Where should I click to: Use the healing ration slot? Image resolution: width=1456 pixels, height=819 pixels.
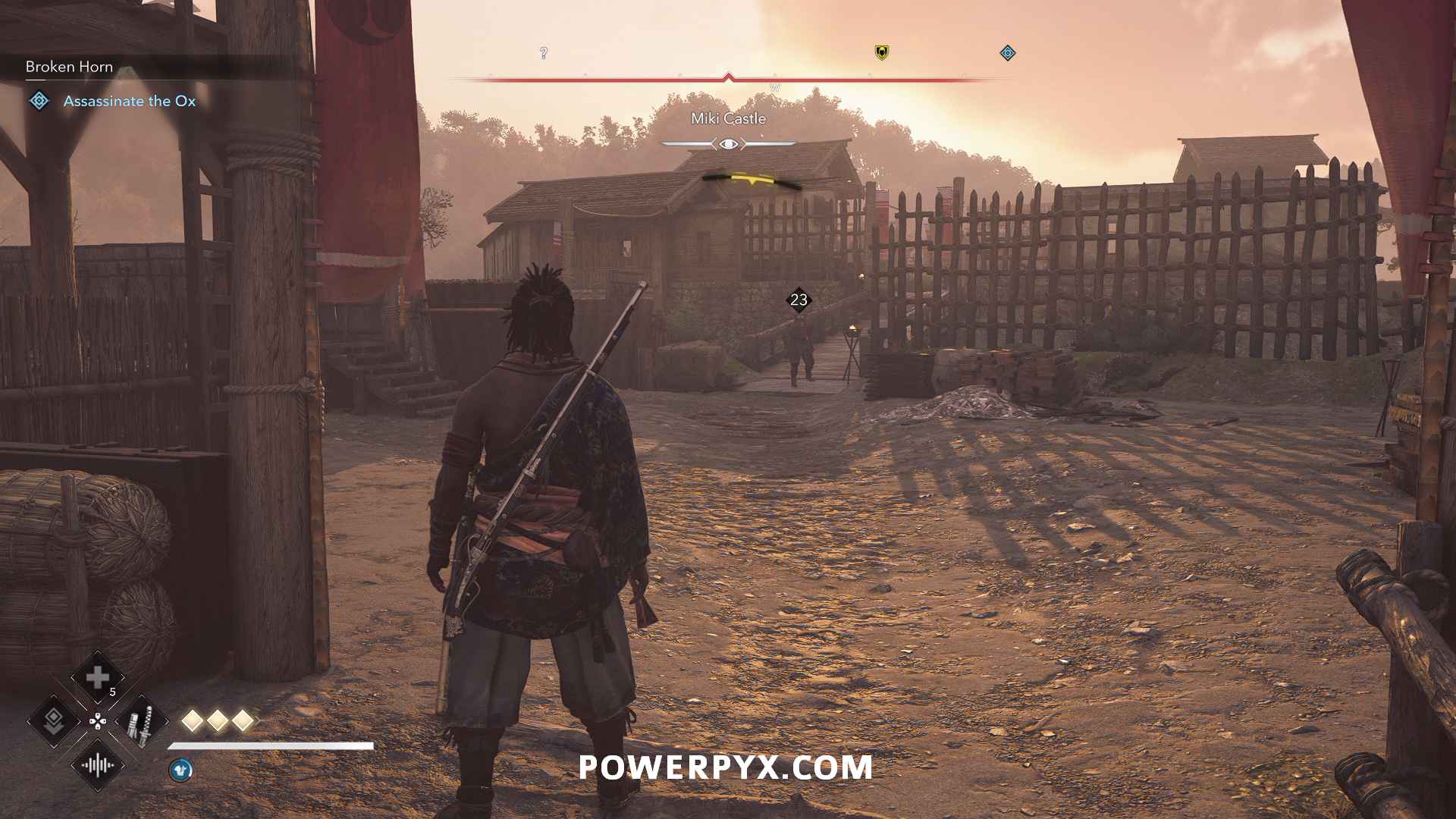pos(97,677)
